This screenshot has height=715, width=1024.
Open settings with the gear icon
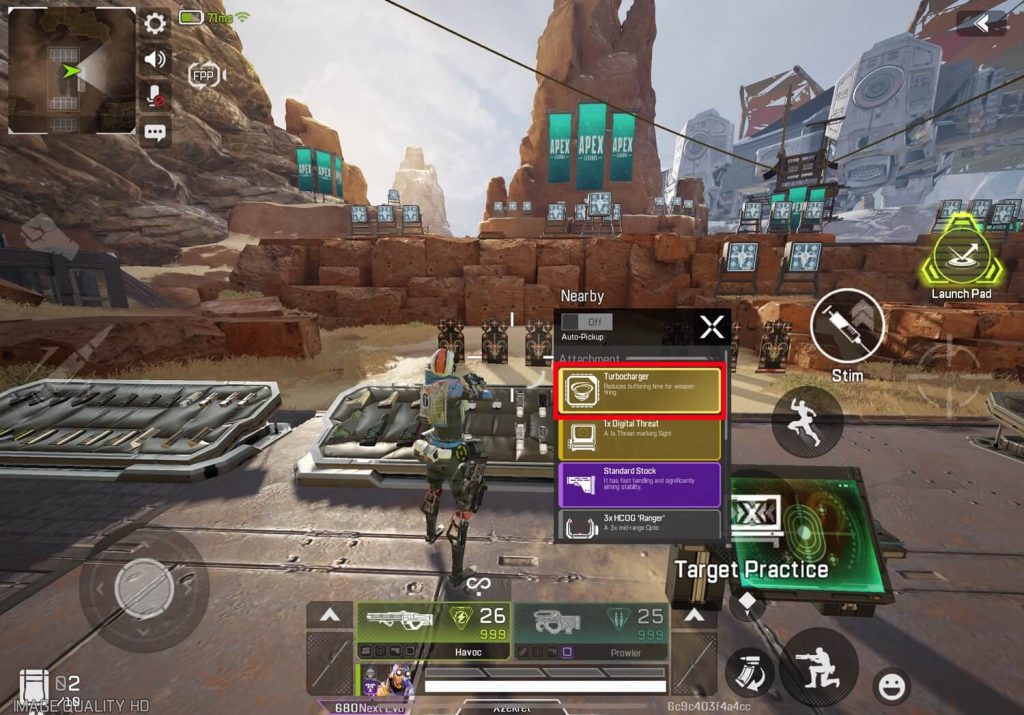pos(155,24)
